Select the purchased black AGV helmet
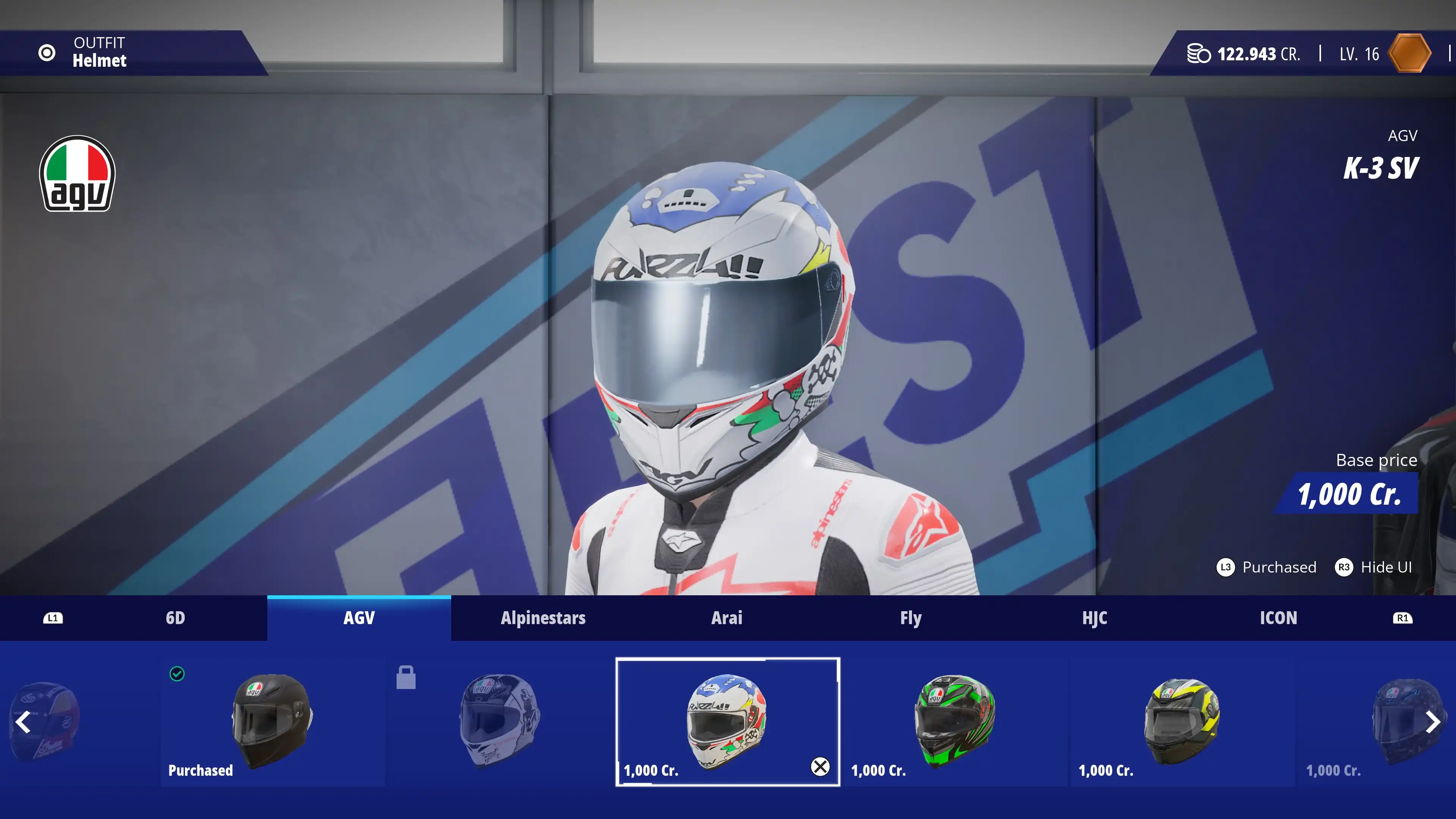This screenshot has height=819, width=1456. click(x=273, y=721)
